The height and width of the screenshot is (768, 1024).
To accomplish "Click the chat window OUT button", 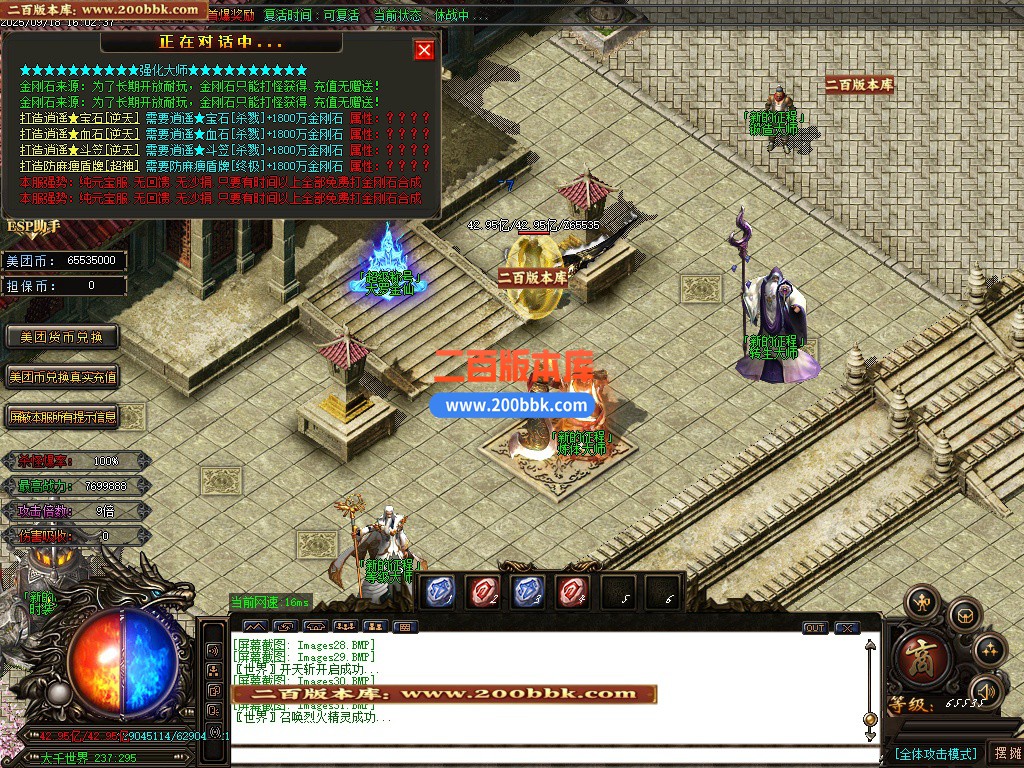I will coord(815,628).
